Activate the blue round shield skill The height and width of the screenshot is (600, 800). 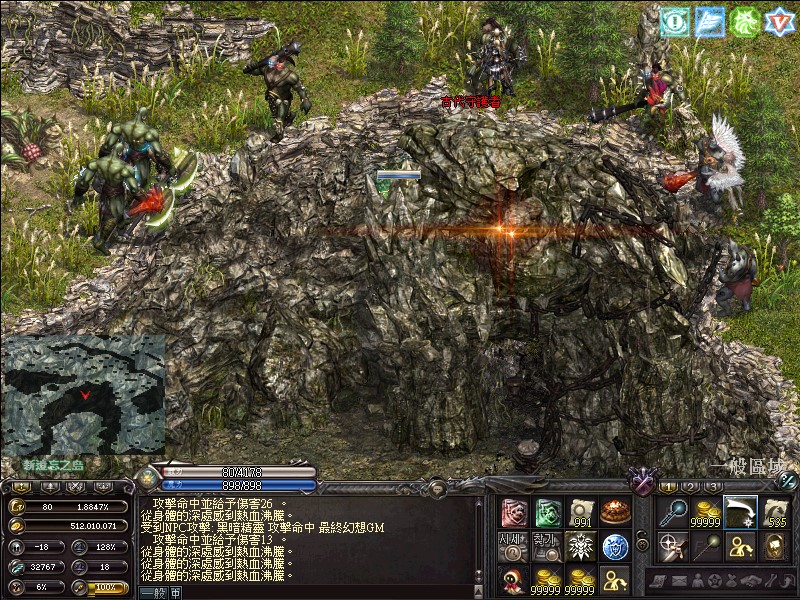(614, 546)
